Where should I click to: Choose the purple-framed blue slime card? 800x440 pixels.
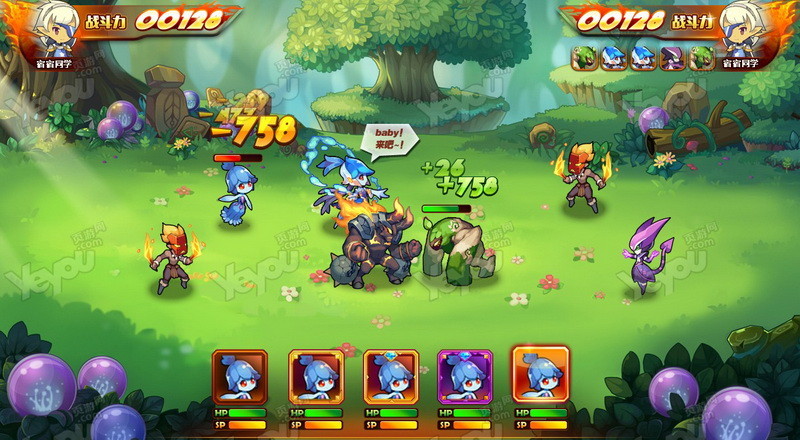465,377
